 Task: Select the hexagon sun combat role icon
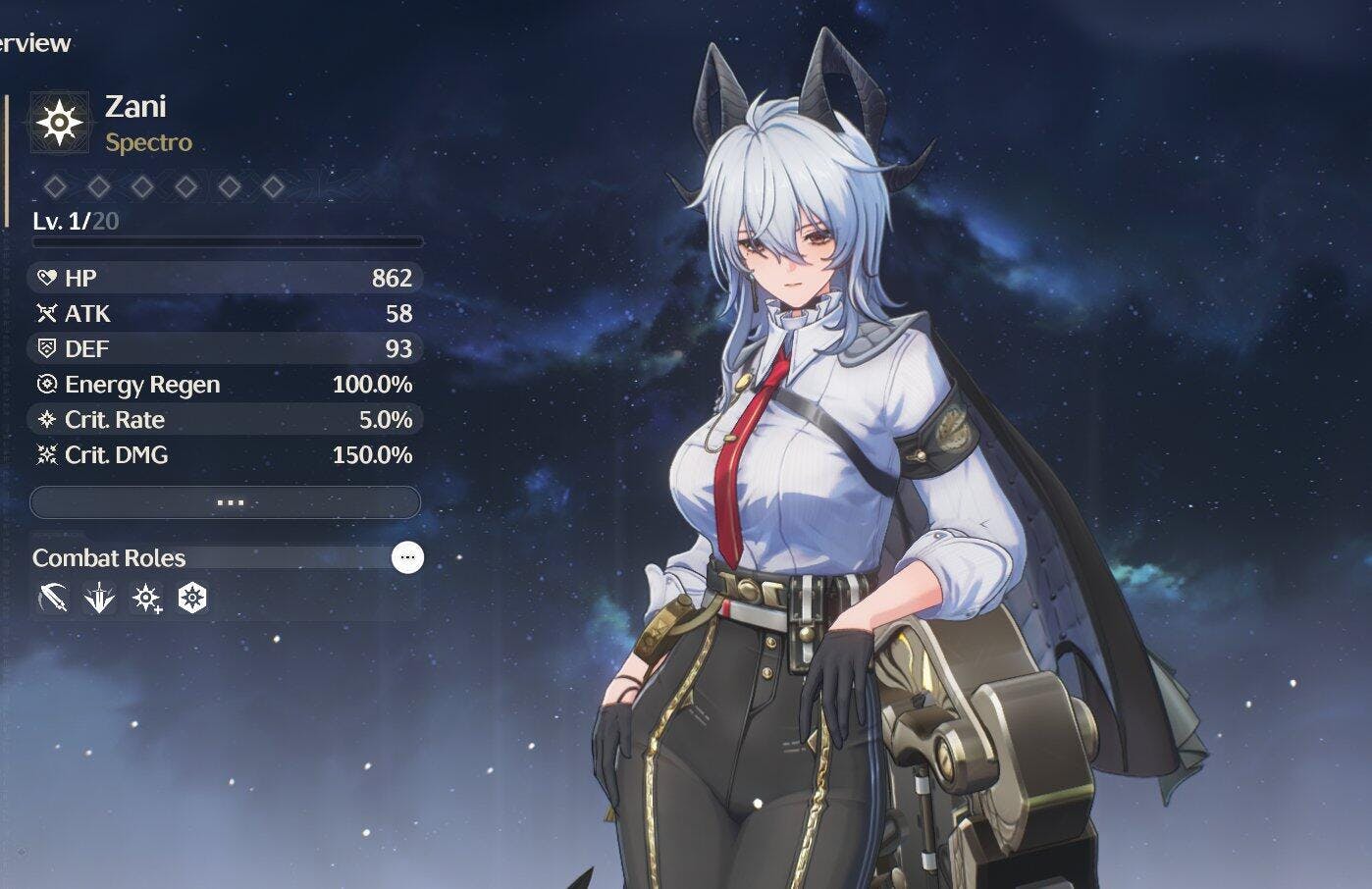coord(192,599)
